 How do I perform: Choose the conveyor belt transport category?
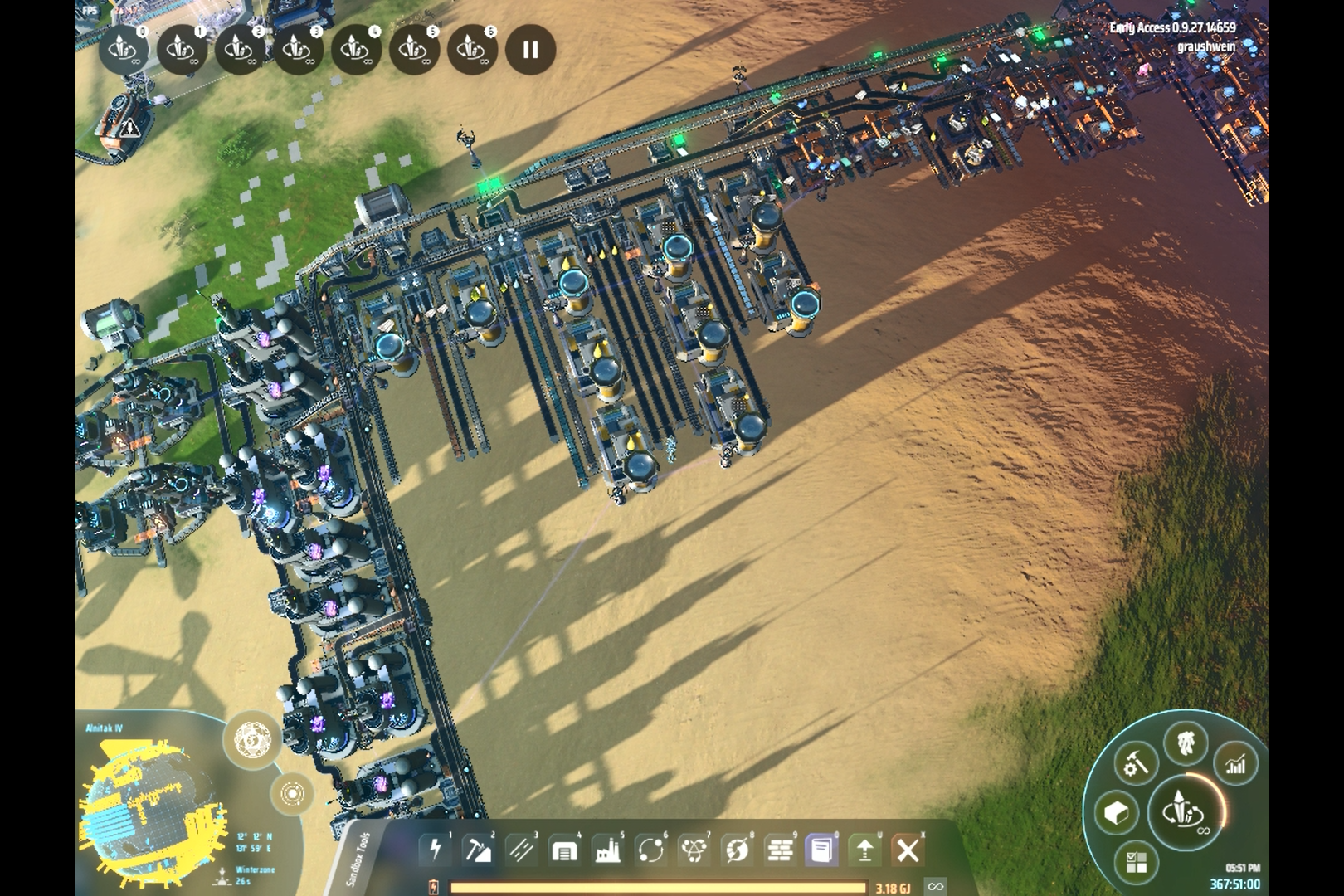[522, 850]
